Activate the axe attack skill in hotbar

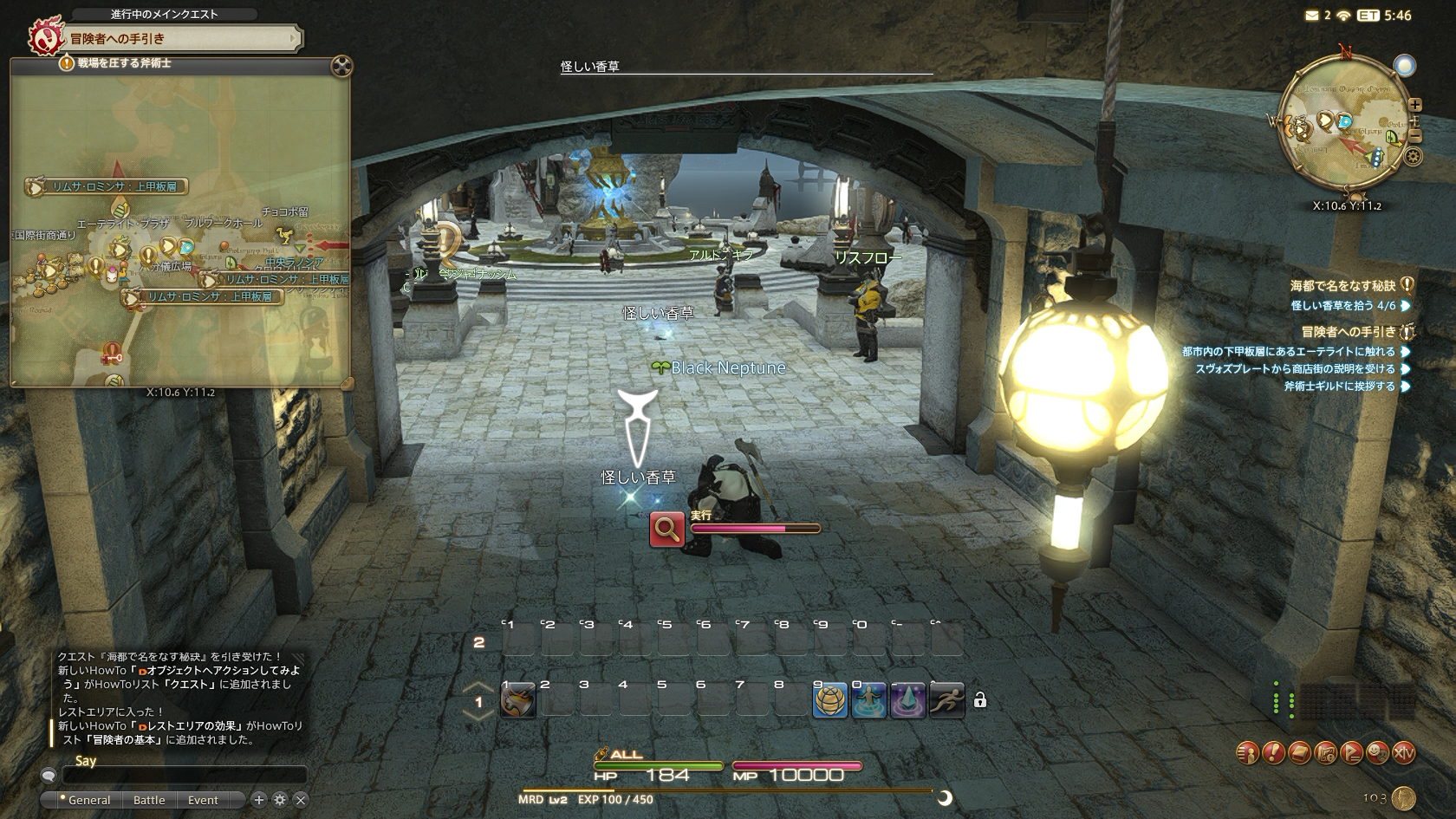[x=518, y=700]
